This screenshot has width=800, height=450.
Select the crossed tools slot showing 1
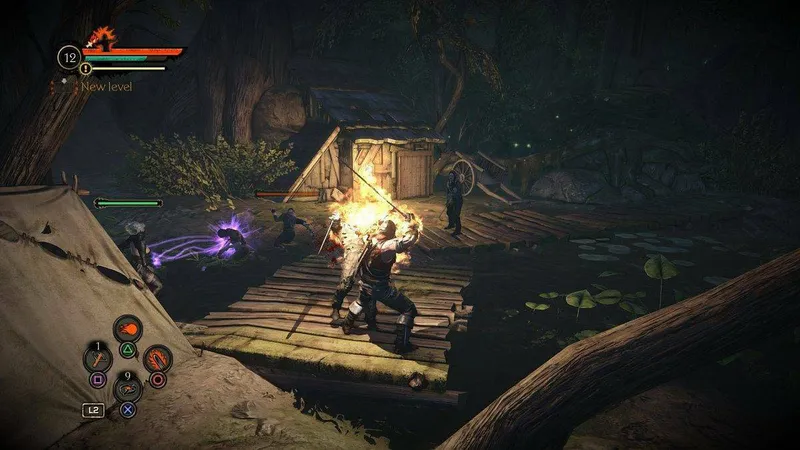[98, 358]
